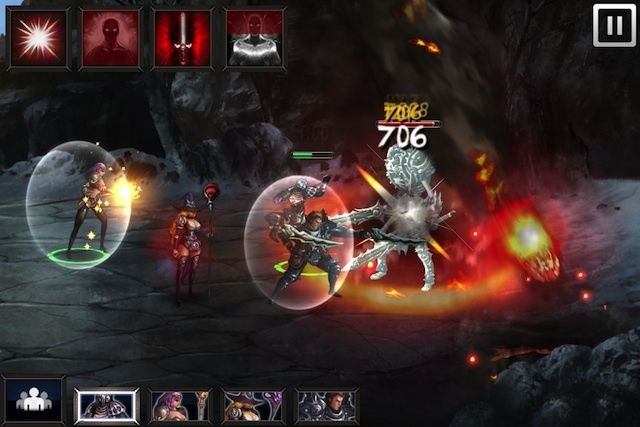Select the armored knight portrait
The width and height of the screenshot is (640, 427).
(106, 405)
